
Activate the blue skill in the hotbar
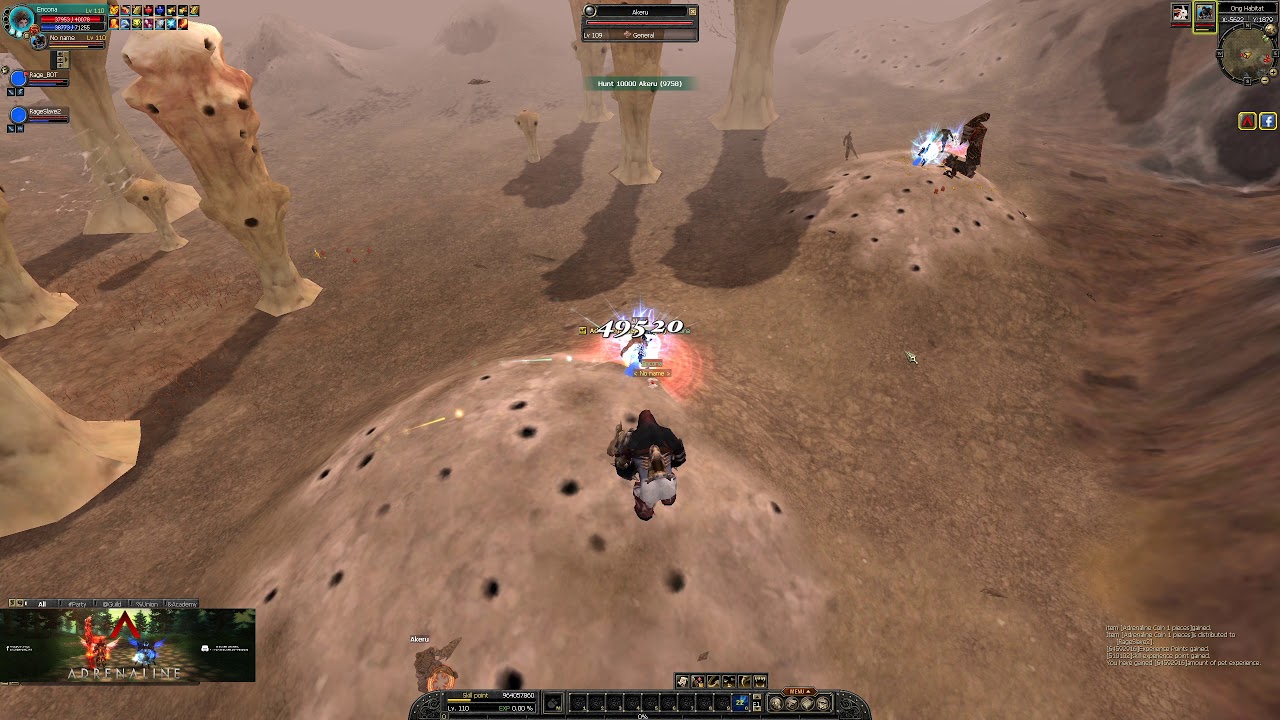(741, 703)
